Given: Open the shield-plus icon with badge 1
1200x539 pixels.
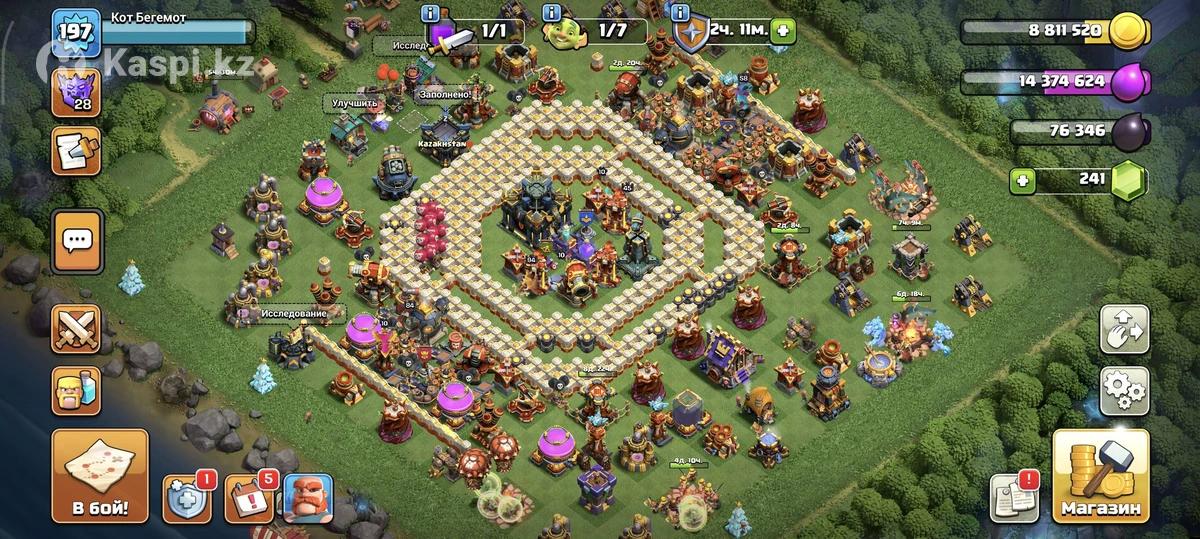Looking at the screenshot, I should (x=186, y=497).
